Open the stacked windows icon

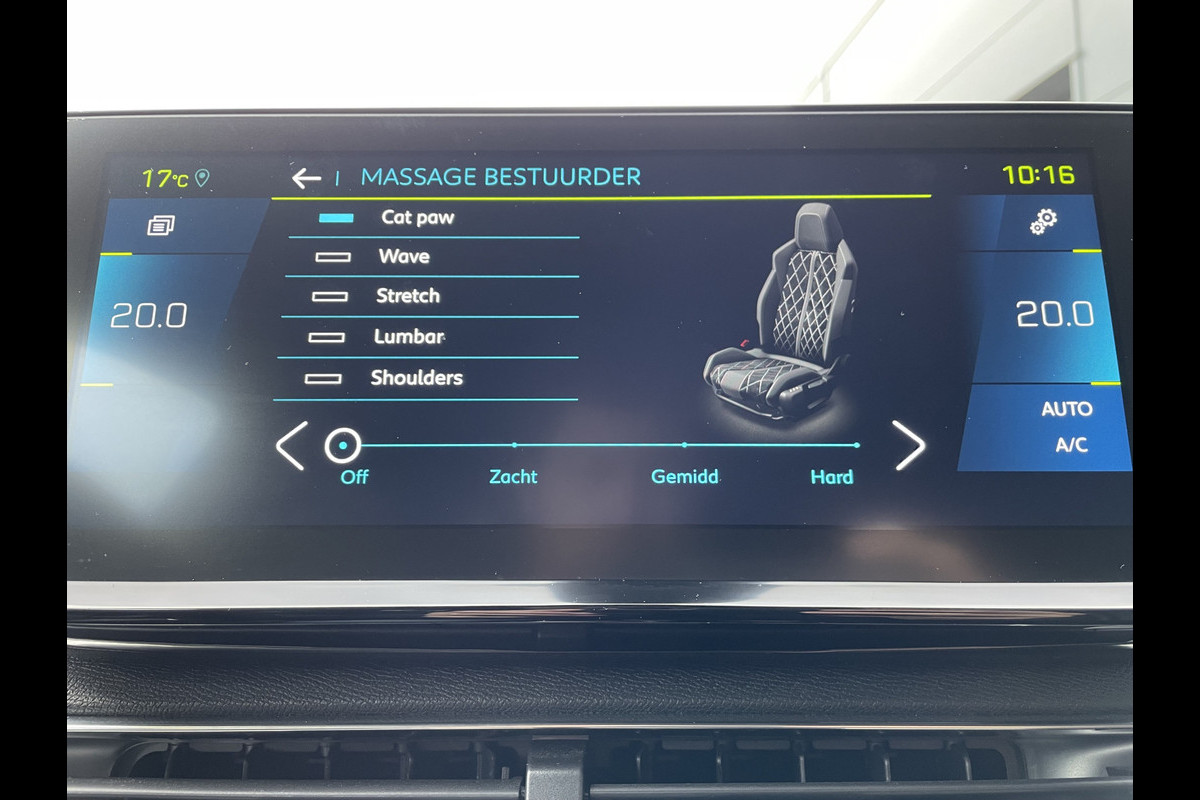pos(160,225)
